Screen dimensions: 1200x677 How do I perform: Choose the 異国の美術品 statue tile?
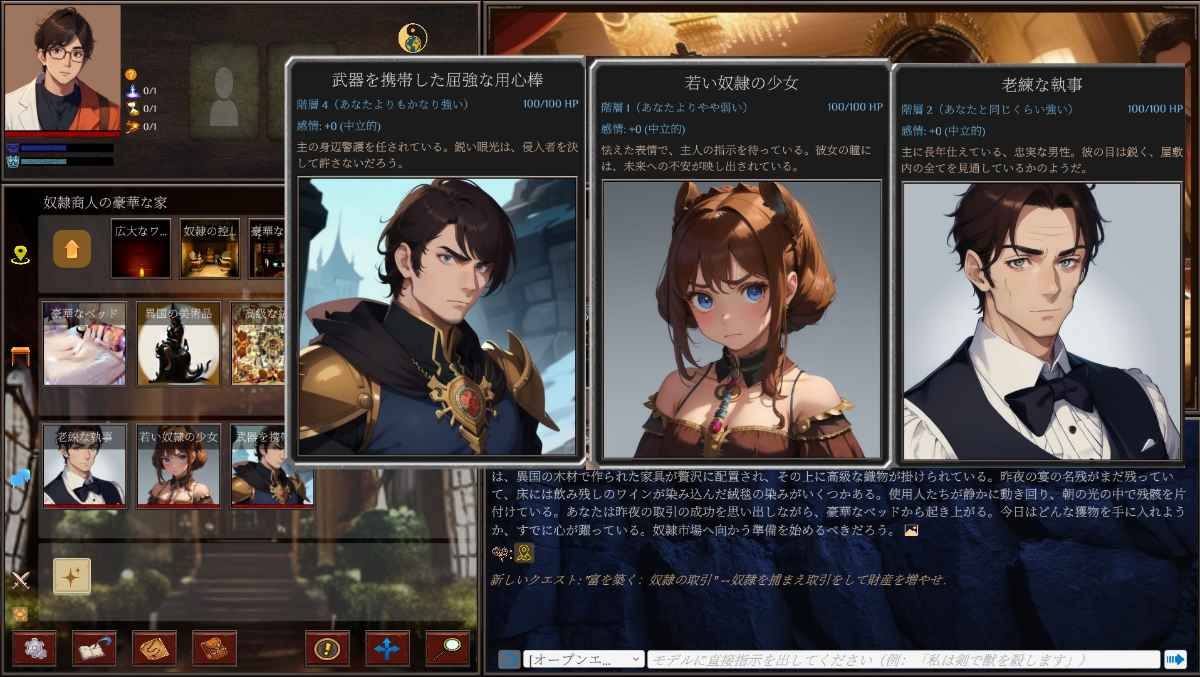click(x=178, y=343)
